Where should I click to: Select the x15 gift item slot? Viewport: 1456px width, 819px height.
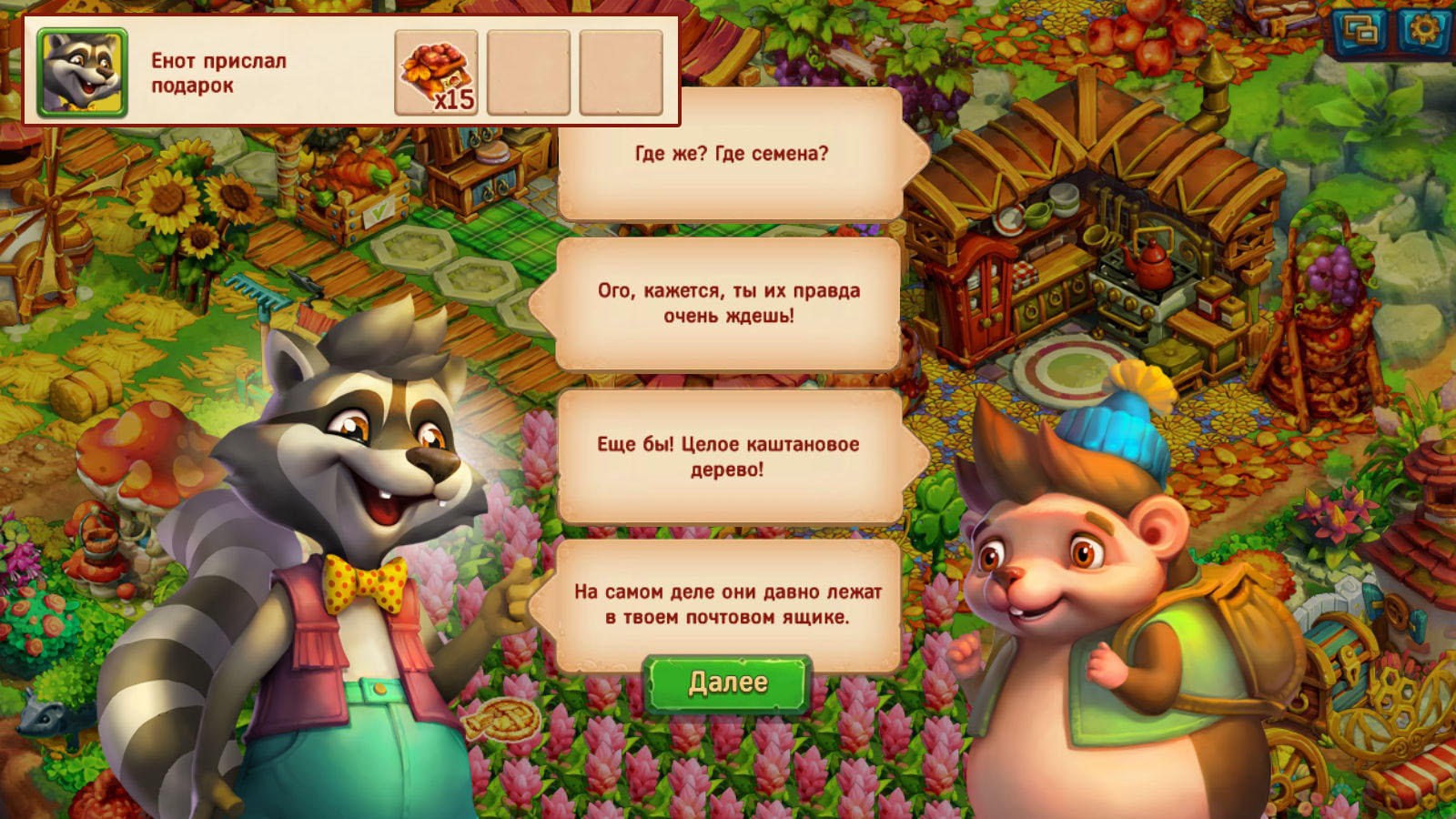coord(436,73)
